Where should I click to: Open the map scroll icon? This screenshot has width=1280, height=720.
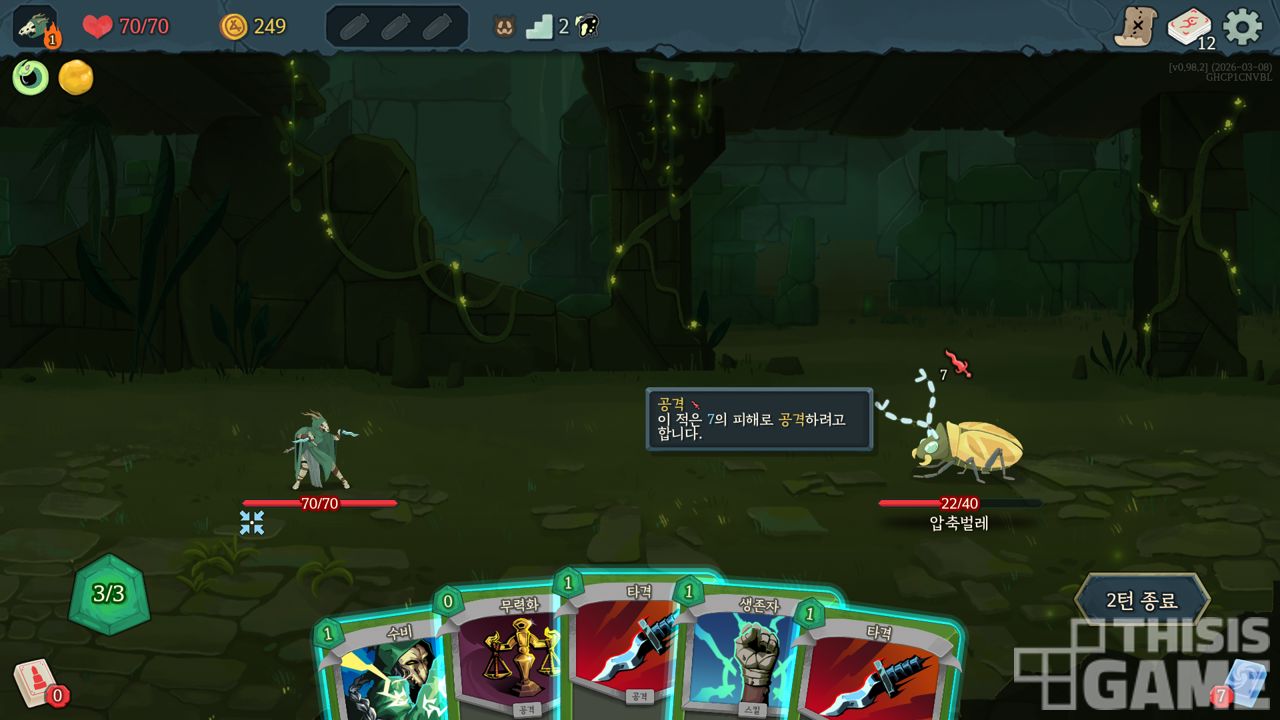(1136, 26)
